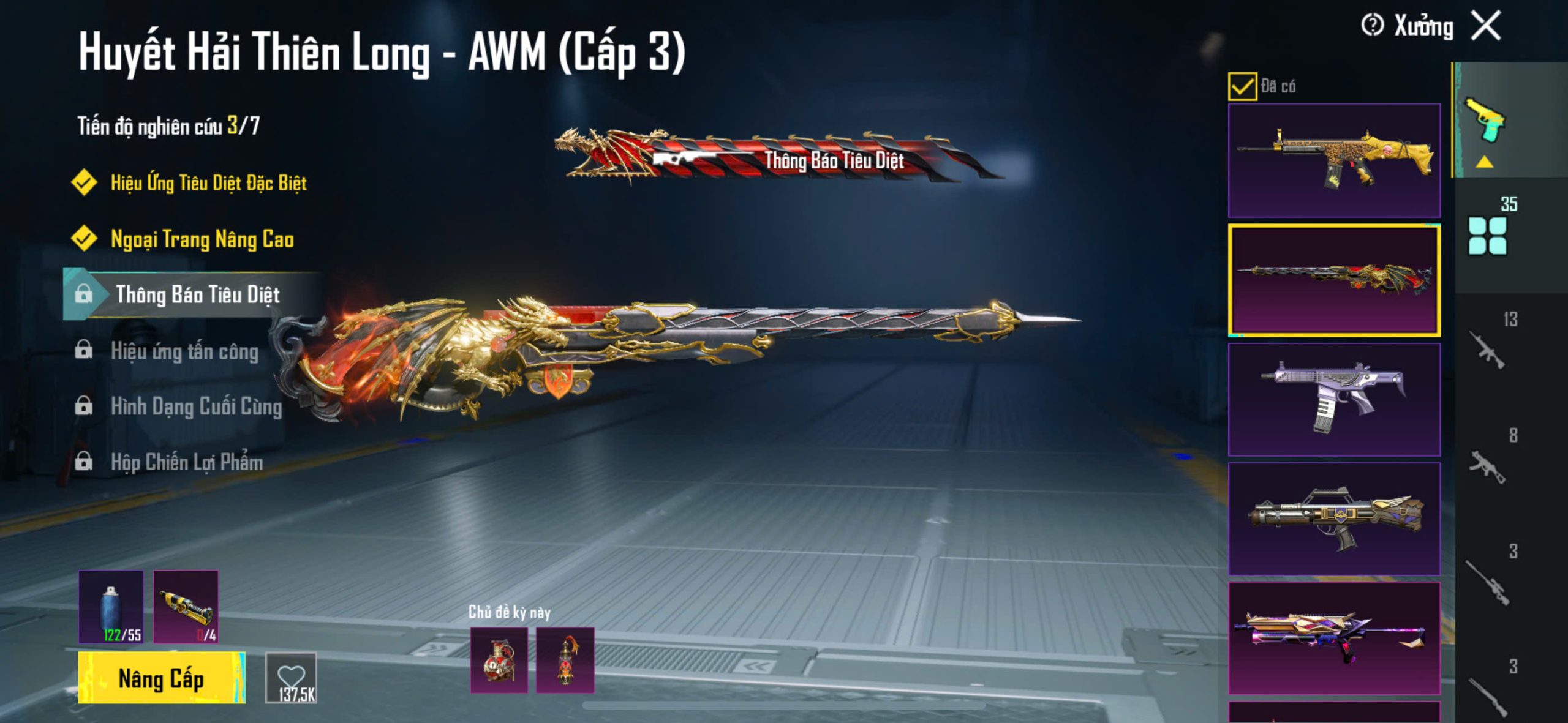Upgrade weapon with Nâng Cấp button

point(161,678)
